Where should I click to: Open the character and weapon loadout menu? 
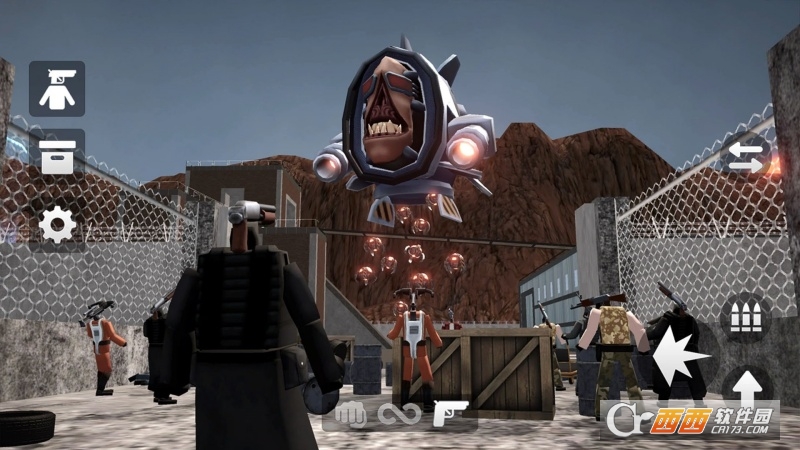coord(57,89)
